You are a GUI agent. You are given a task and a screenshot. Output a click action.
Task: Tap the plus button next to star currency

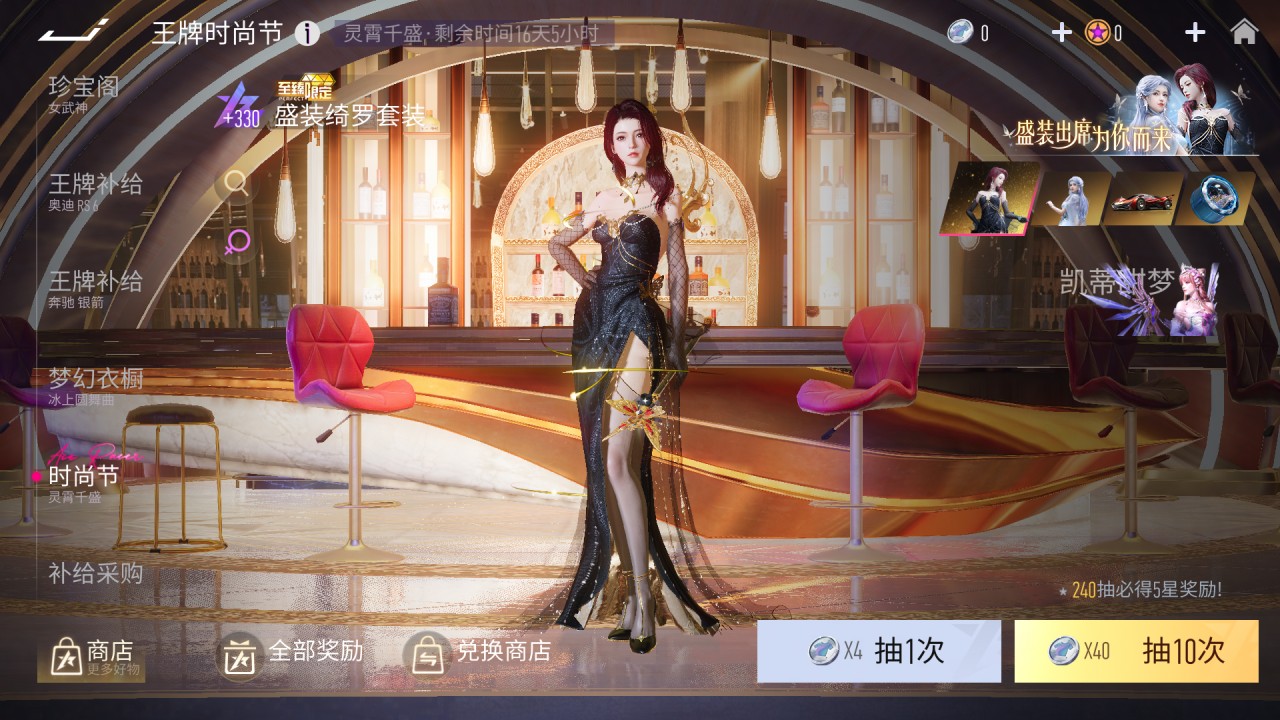click(1193, 31)
